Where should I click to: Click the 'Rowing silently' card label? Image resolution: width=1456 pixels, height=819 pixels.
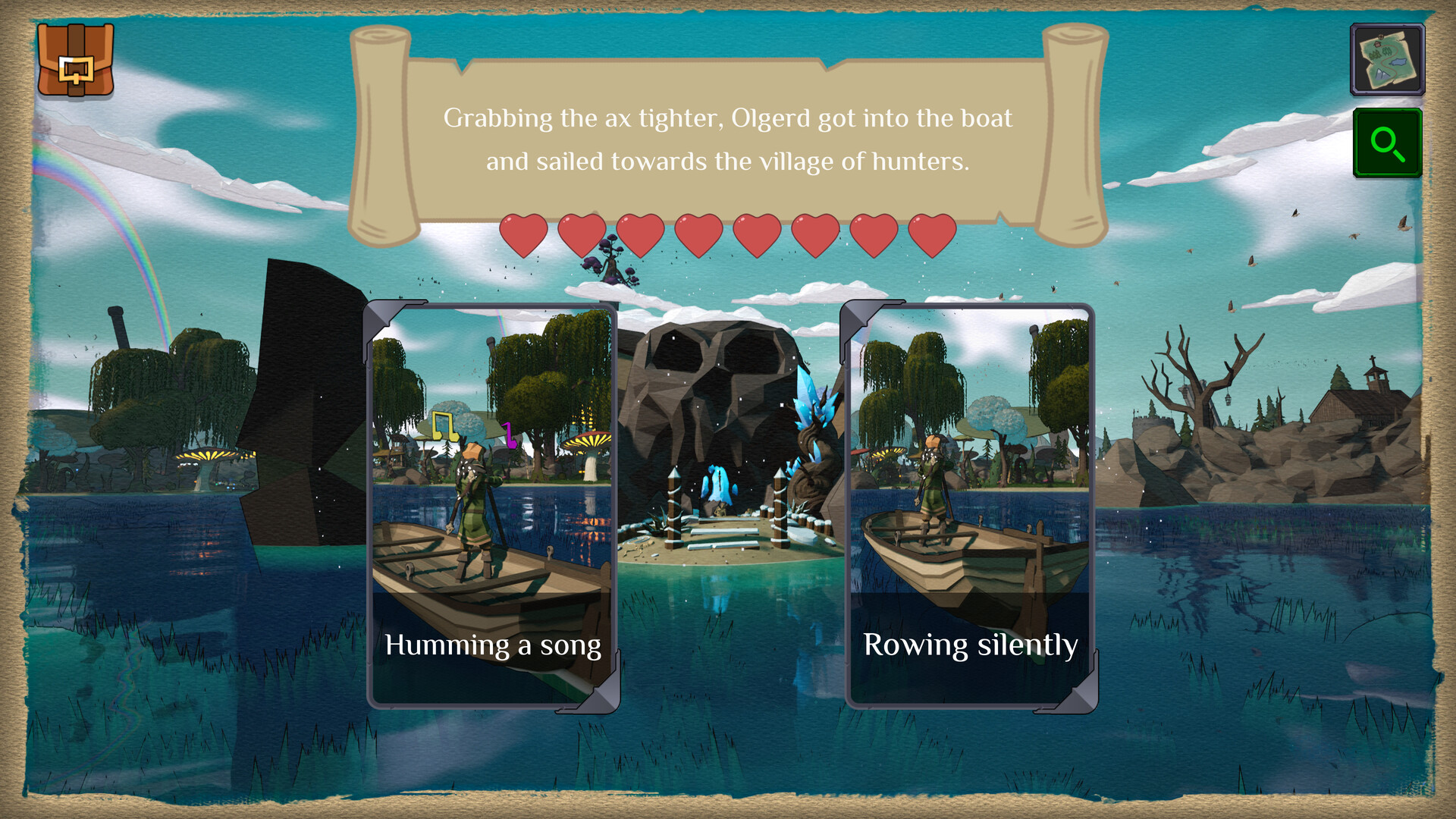971,646
